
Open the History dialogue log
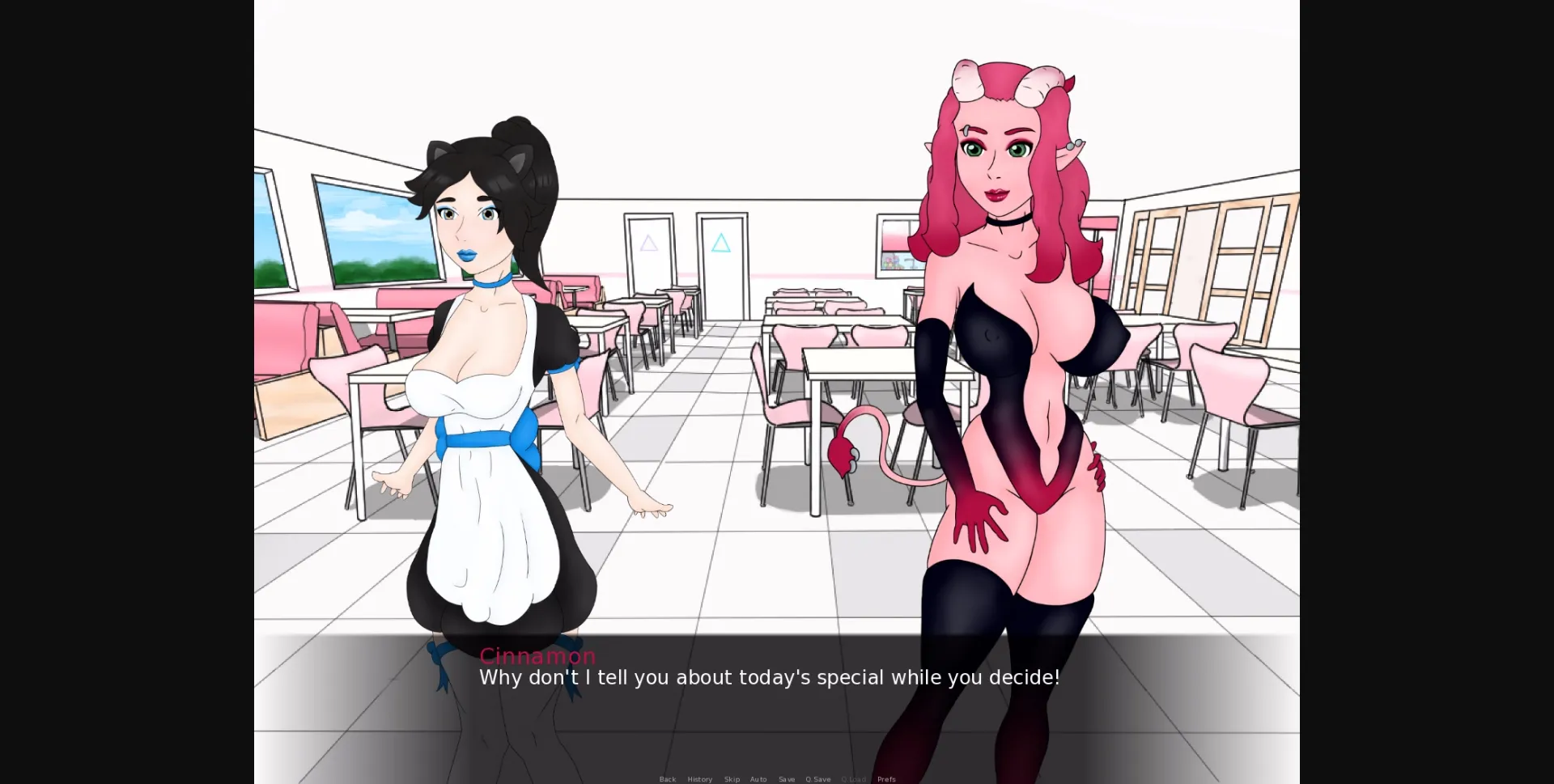tap(699, 779)
